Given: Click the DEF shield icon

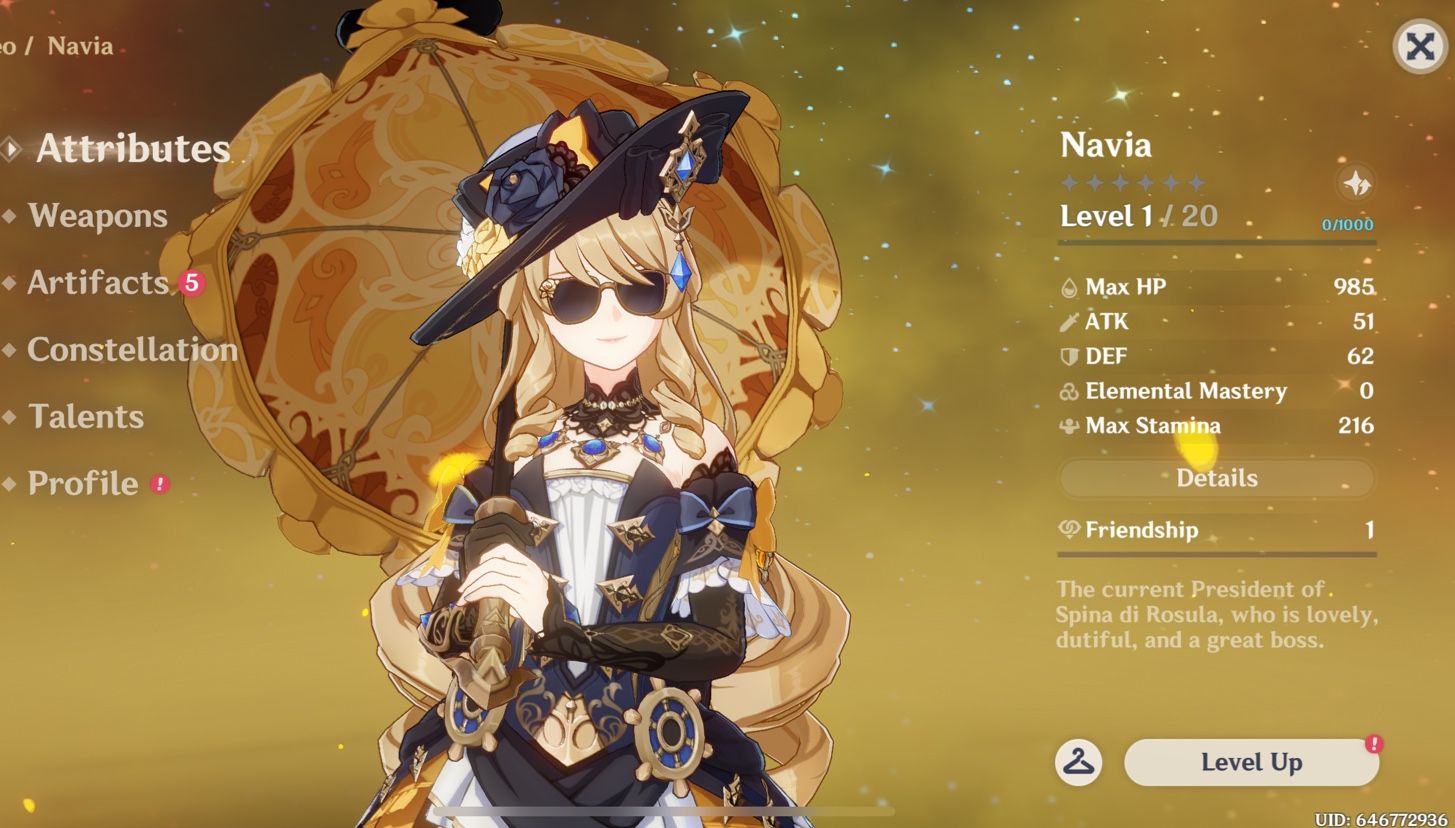Looking at the screenshot, I should tap(1072, 356).
